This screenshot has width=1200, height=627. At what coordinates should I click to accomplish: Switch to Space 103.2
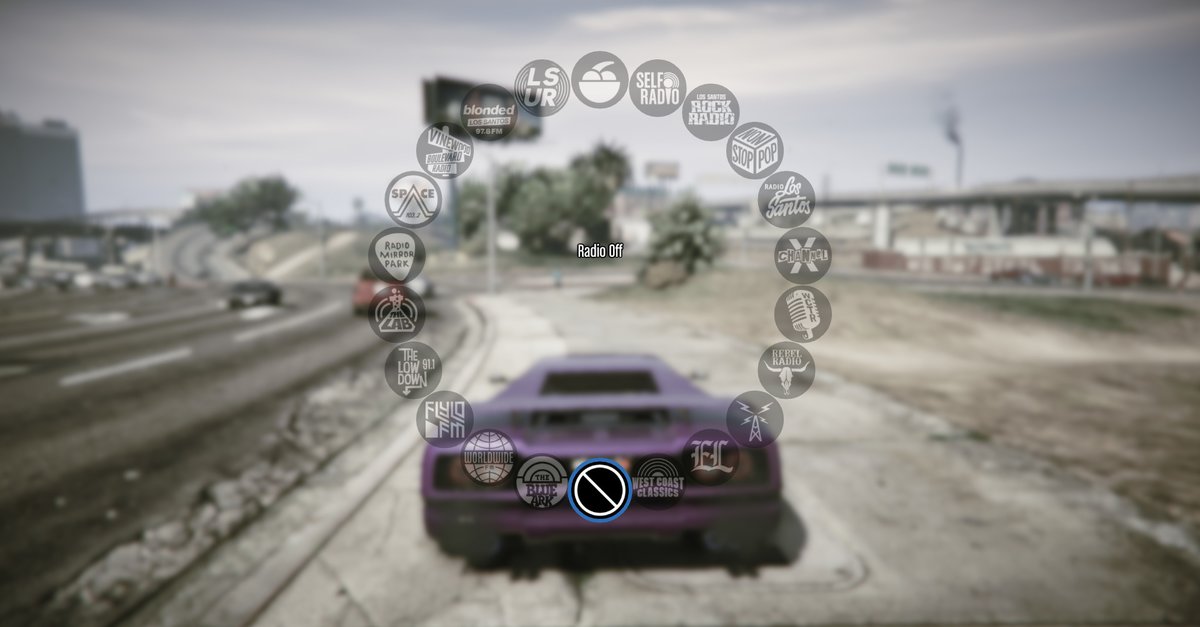pyautogui.click(x=413, y=200)
